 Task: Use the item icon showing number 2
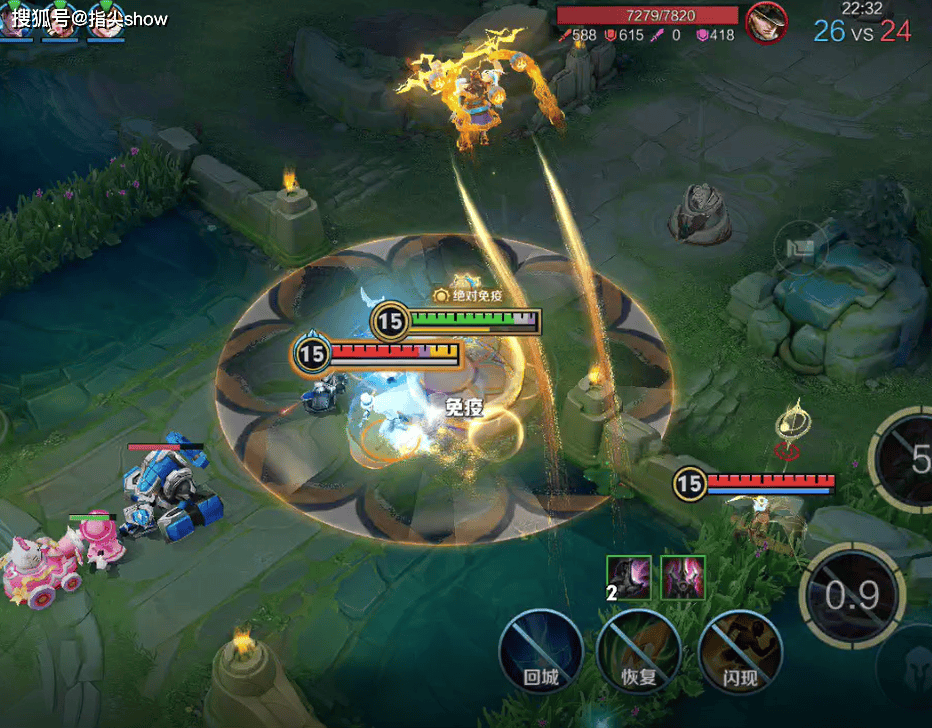pos(628,578)
